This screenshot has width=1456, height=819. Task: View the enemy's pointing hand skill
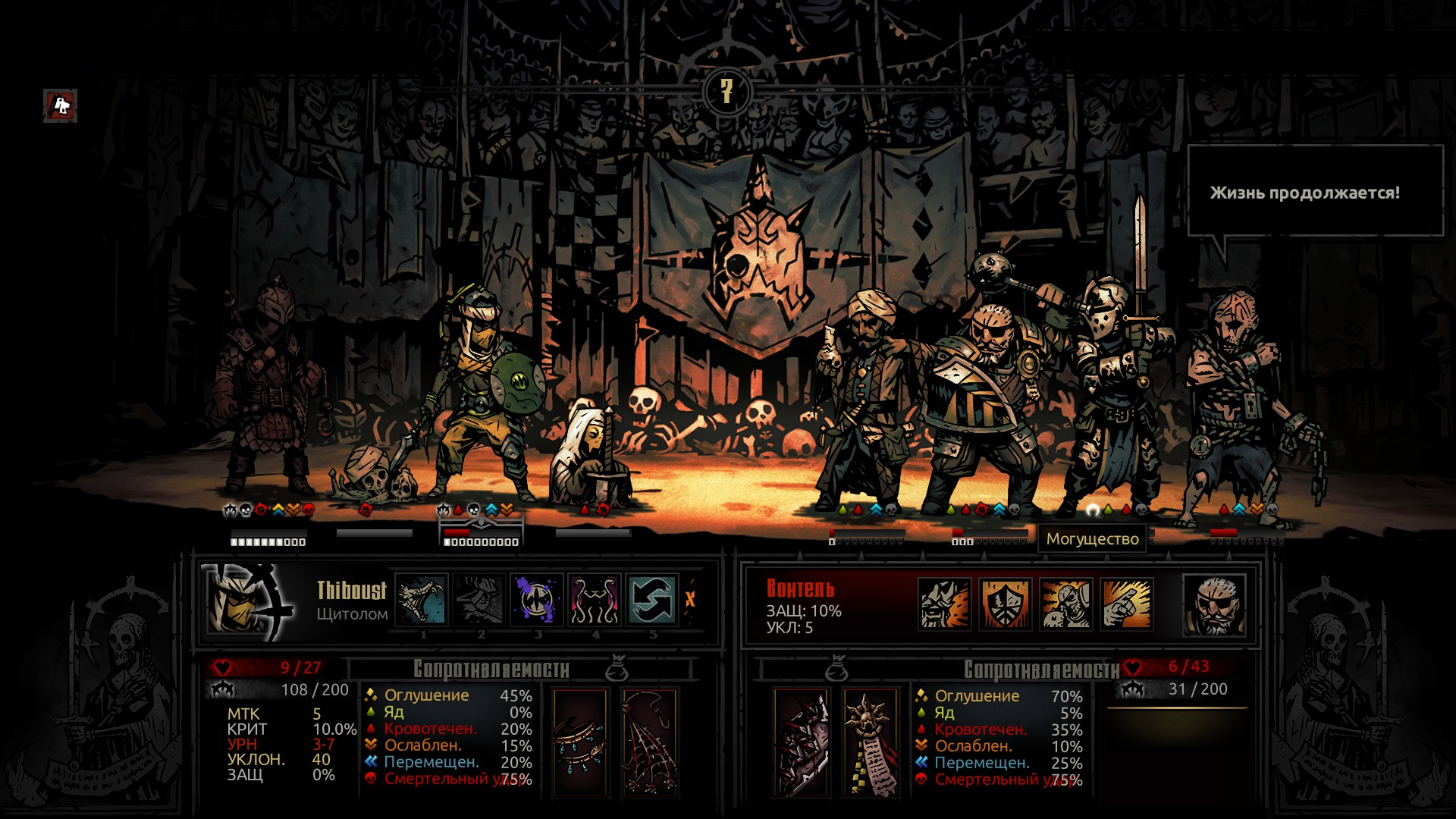(x=1126, y=604)
